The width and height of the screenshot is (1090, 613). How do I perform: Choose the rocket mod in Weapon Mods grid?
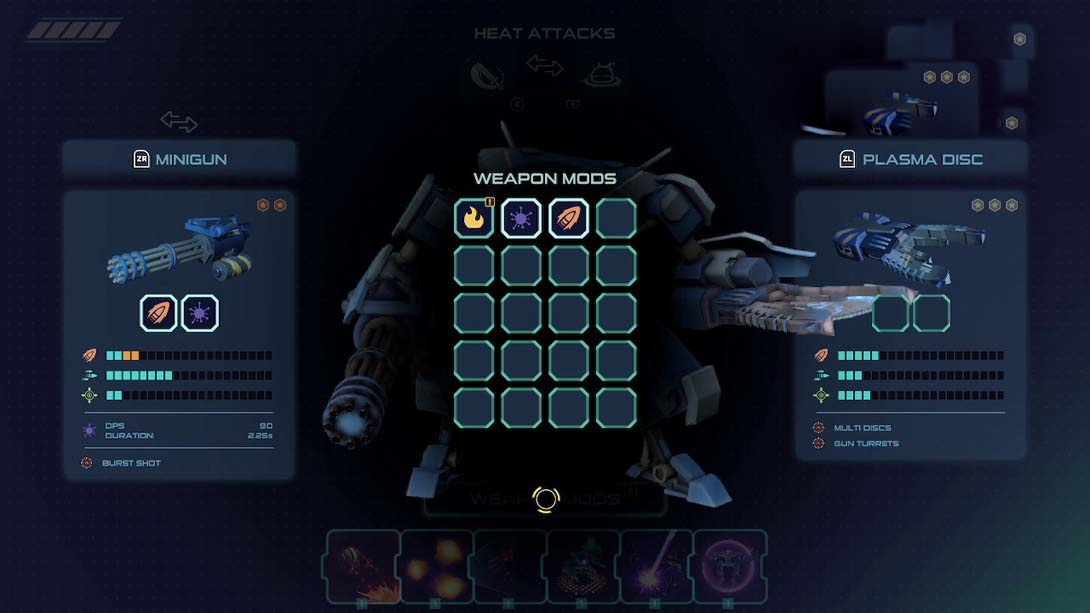pyautogui.click(x=568, y=218)
